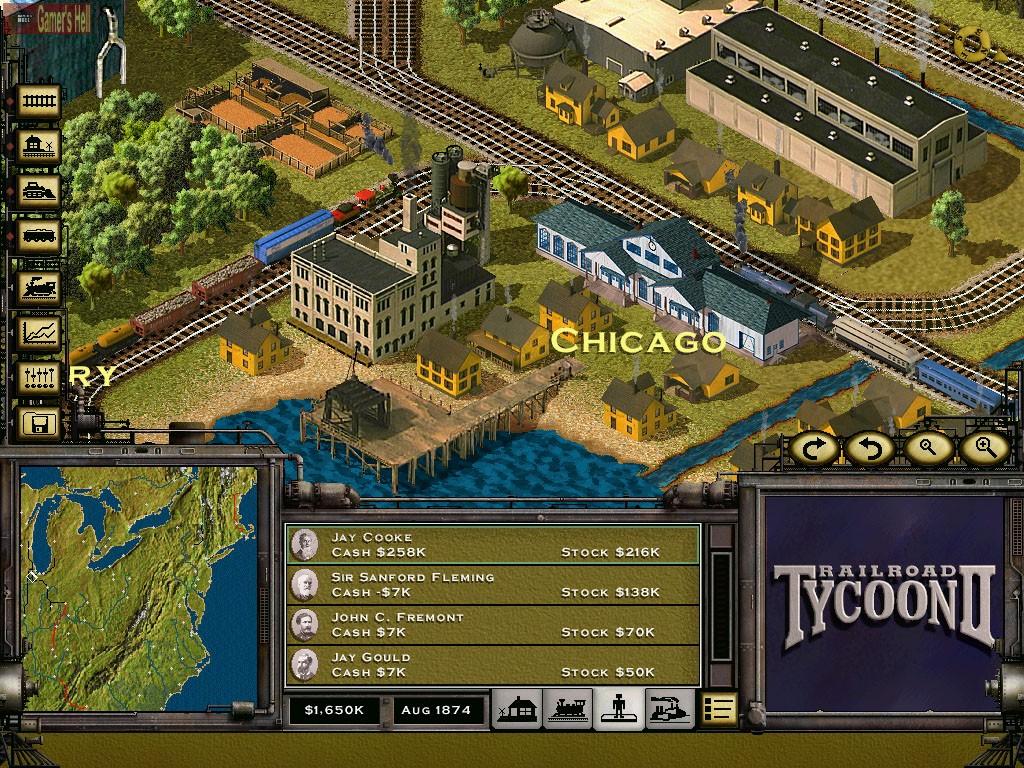1024x768 pixels.
Task: Choose the bulldozer tool
Action: (40, 191)
